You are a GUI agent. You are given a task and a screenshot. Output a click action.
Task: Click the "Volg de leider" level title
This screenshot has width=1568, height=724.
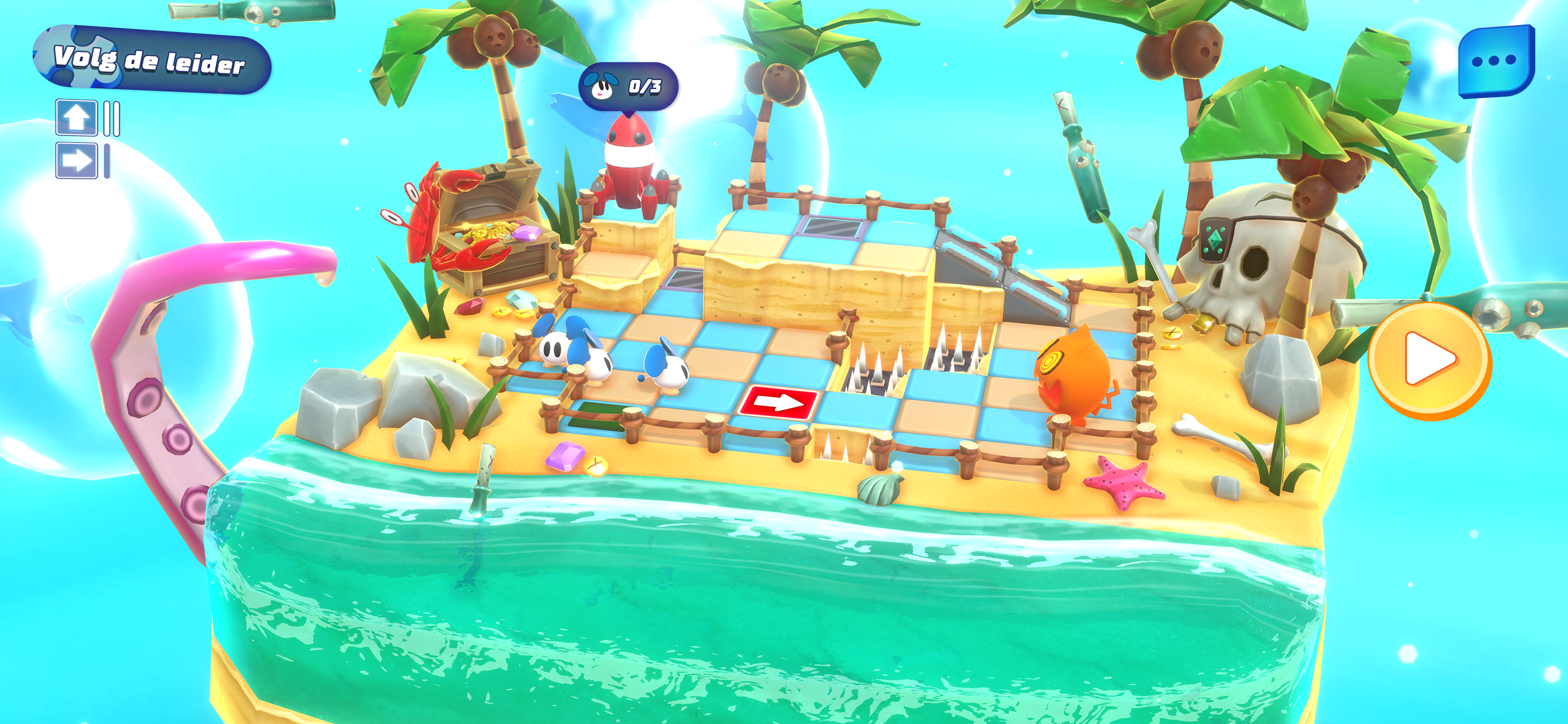point(151,60)
